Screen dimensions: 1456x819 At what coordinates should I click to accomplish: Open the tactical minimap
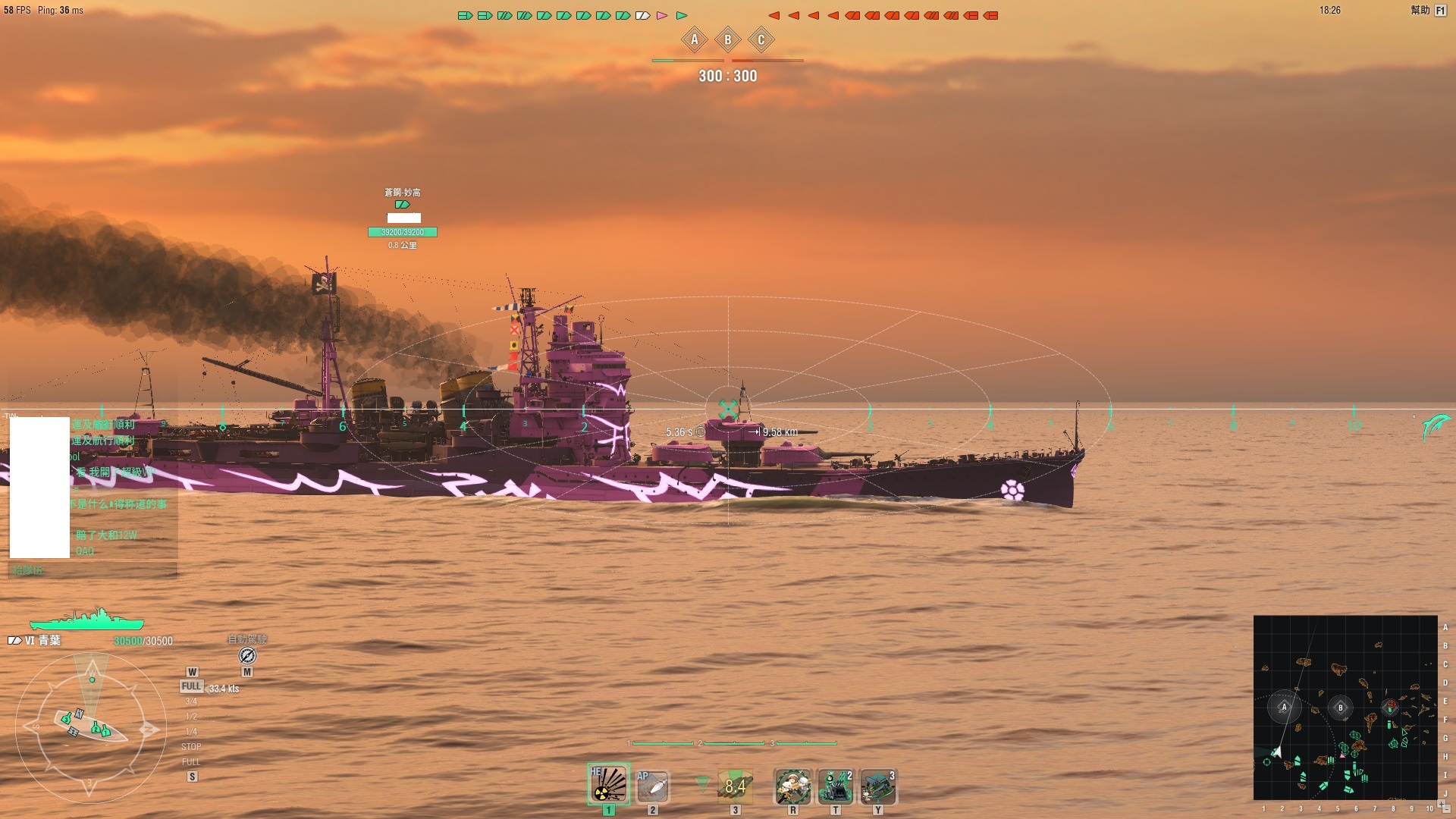coord(1345,707)
